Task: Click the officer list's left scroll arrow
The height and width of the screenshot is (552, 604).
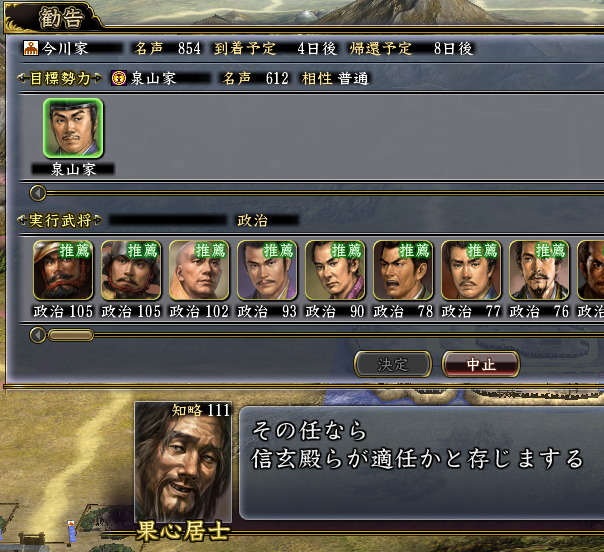Action: pos(39,335)
